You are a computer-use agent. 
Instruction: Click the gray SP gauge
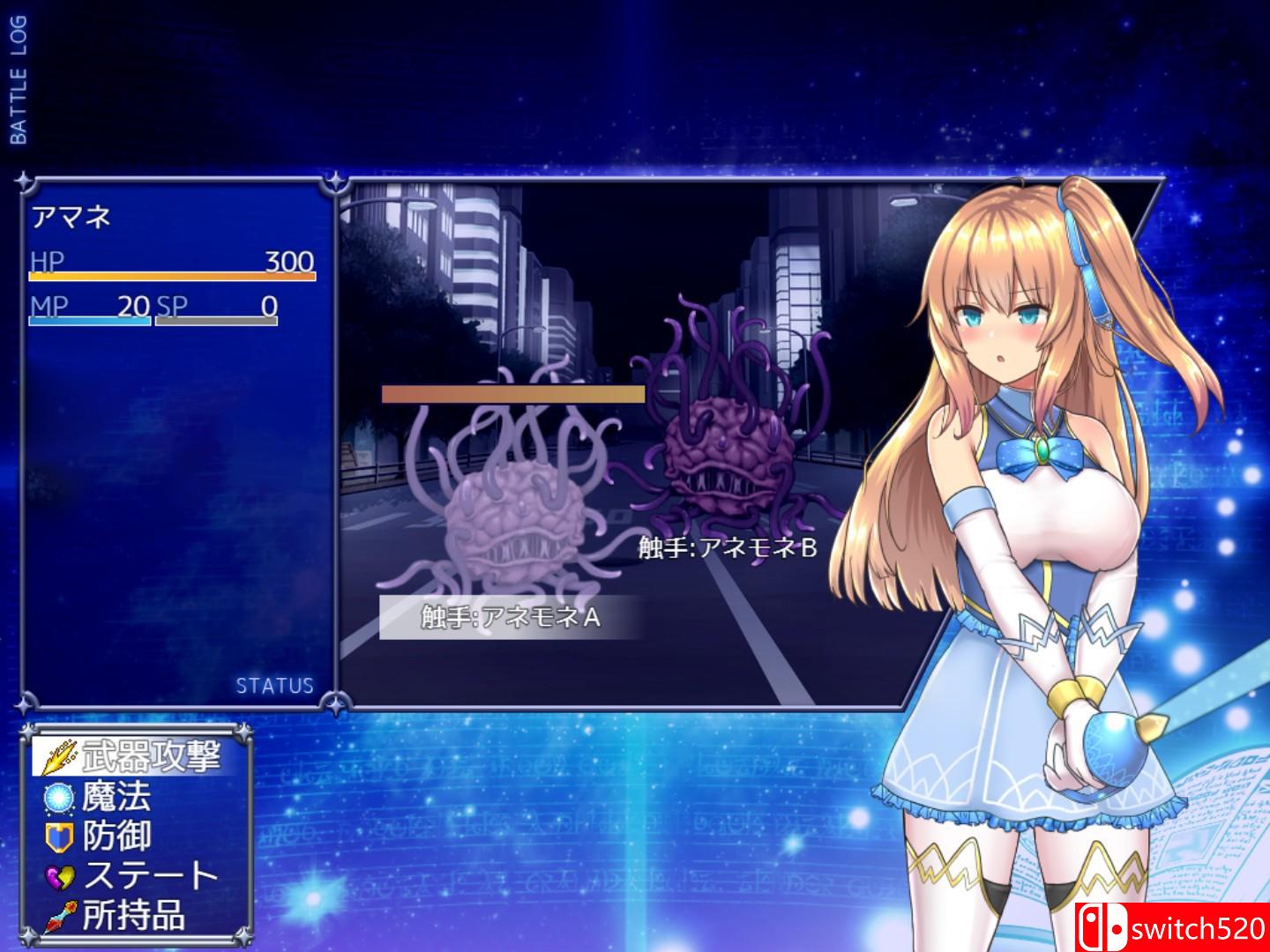pos(217,322)
